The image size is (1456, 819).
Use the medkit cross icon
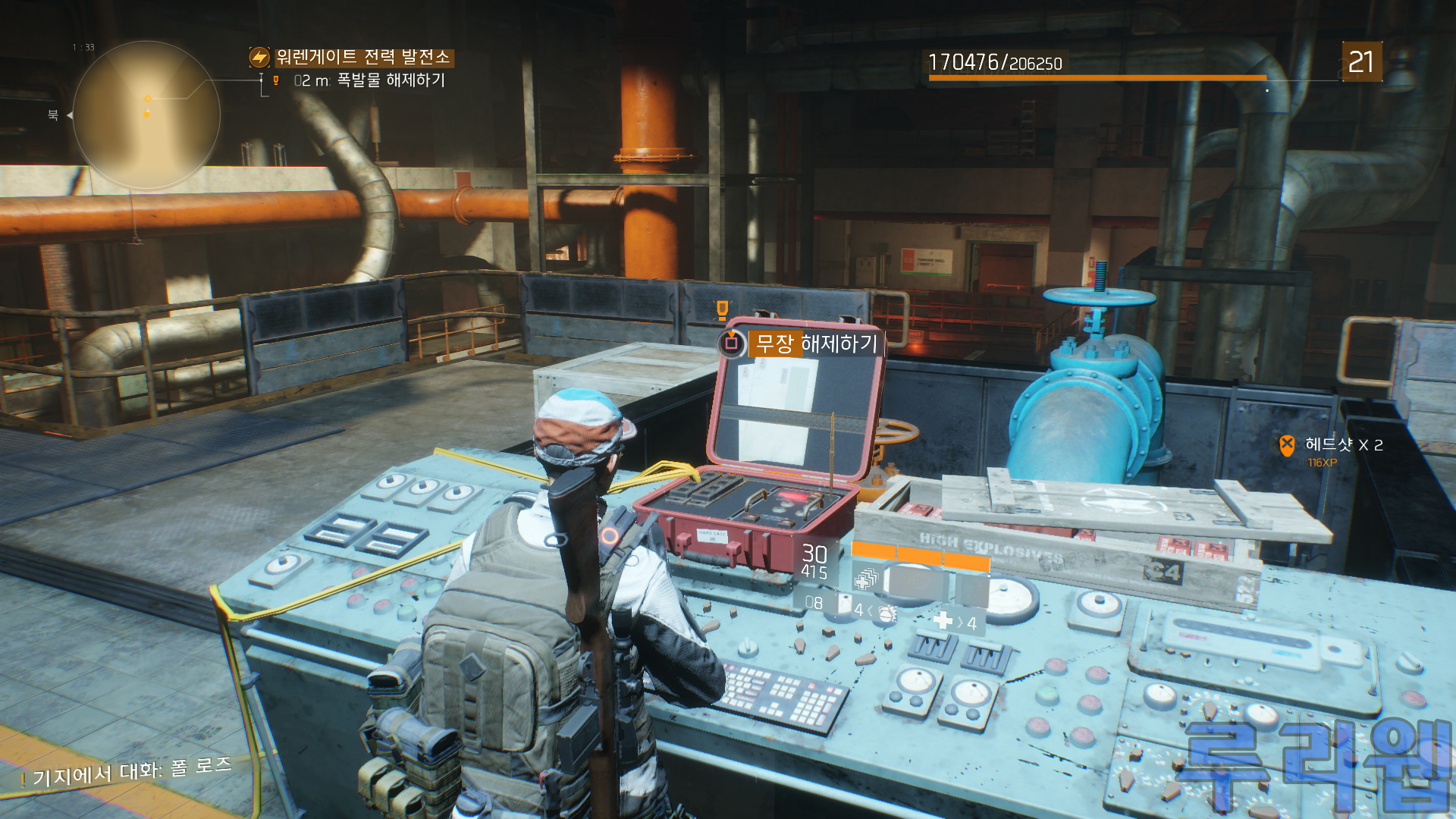[x=943, y=621]
